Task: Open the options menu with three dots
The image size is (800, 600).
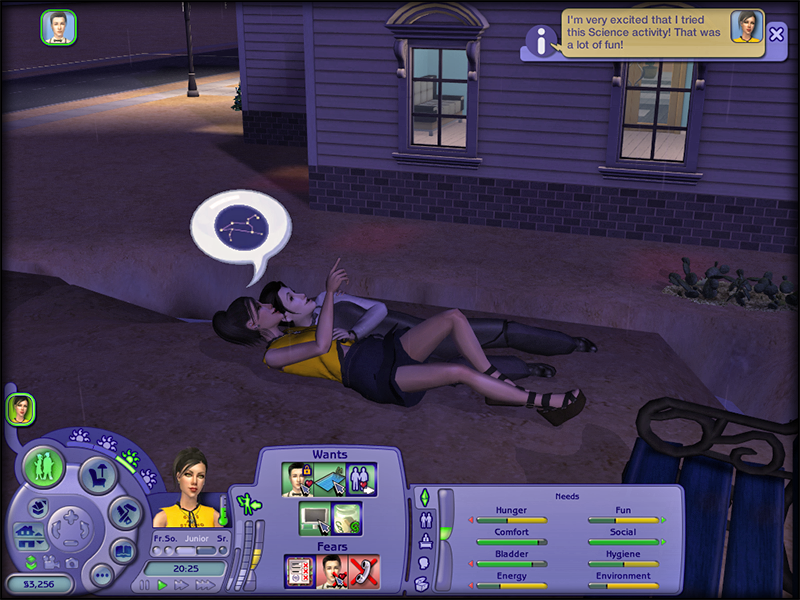Action: 101,575
